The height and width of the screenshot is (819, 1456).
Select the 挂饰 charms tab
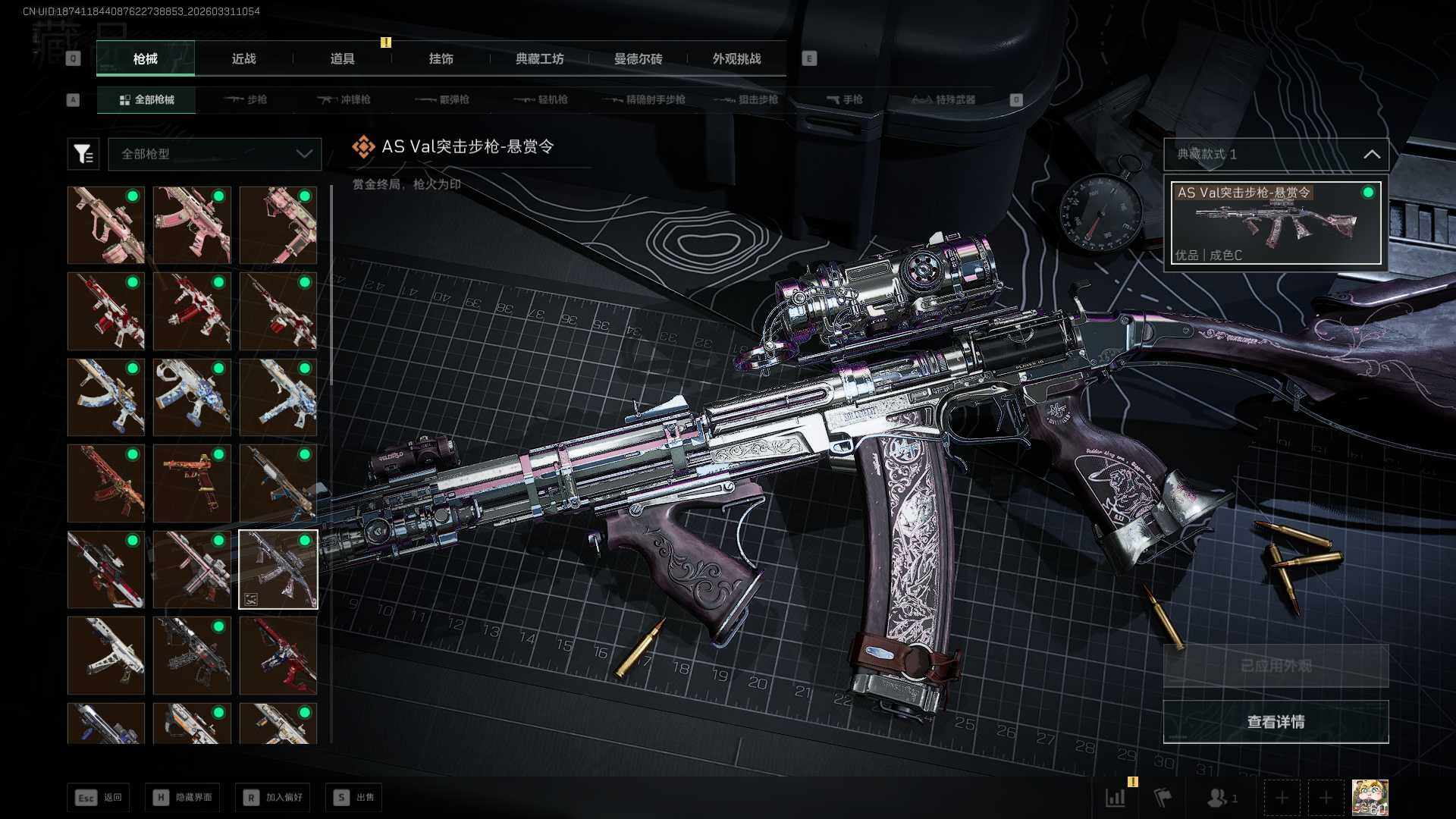pos(441,58)
